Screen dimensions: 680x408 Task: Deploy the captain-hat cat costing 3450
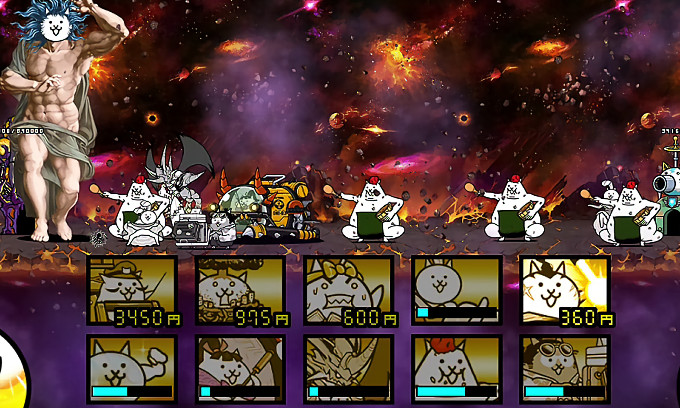coord(132,290)
